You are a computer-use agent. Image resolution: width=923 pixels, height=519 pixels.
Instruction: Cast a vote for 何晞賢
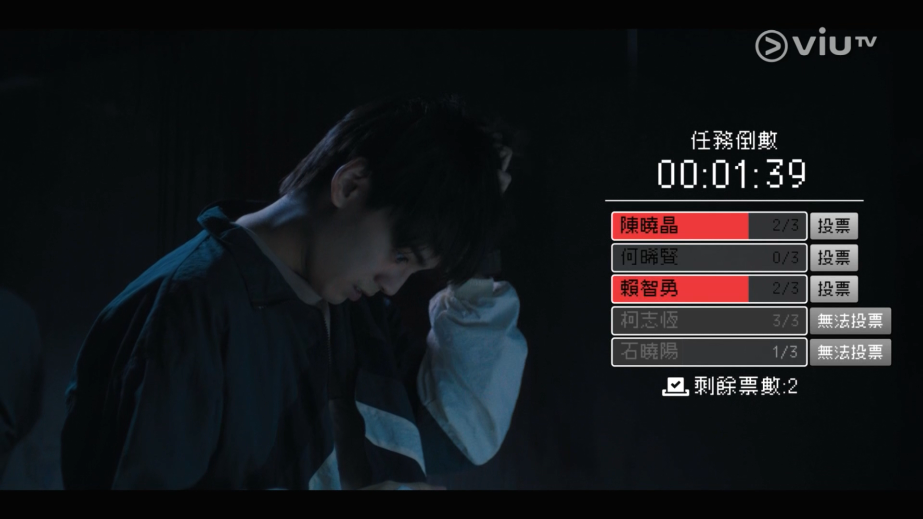click(x=833, y=258)
